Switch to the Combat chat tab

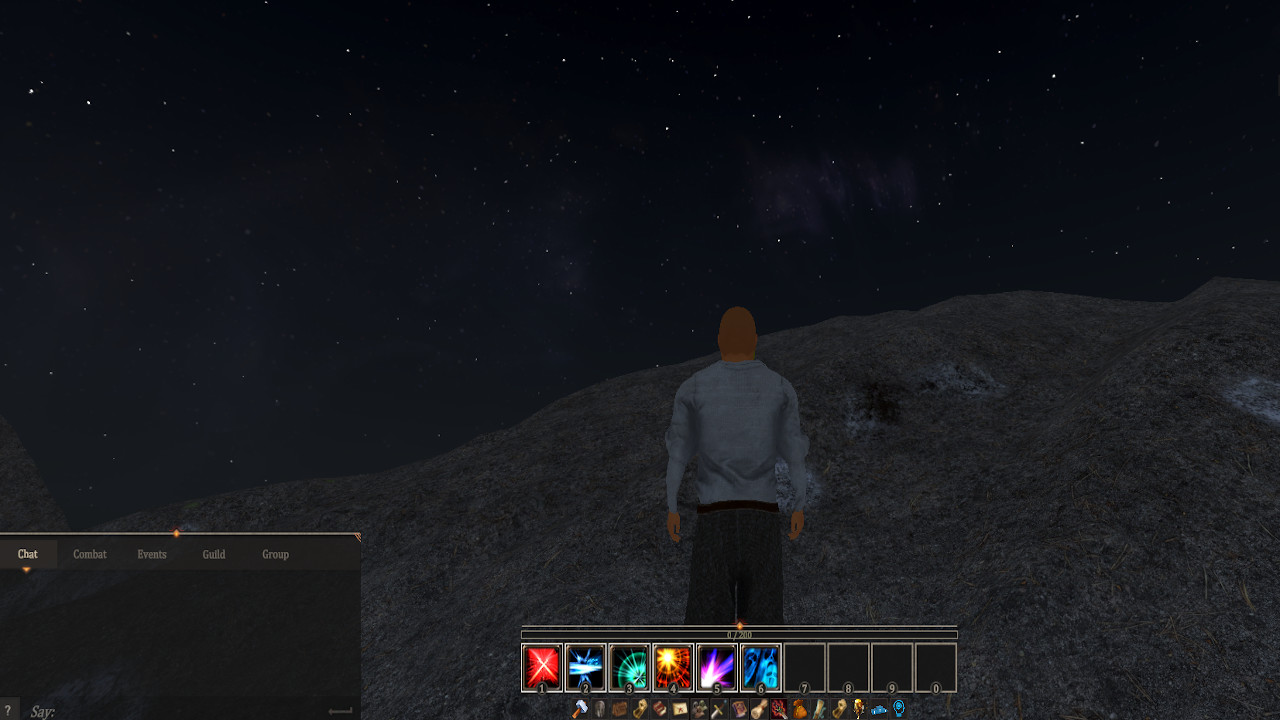click(x=90, y=554)
